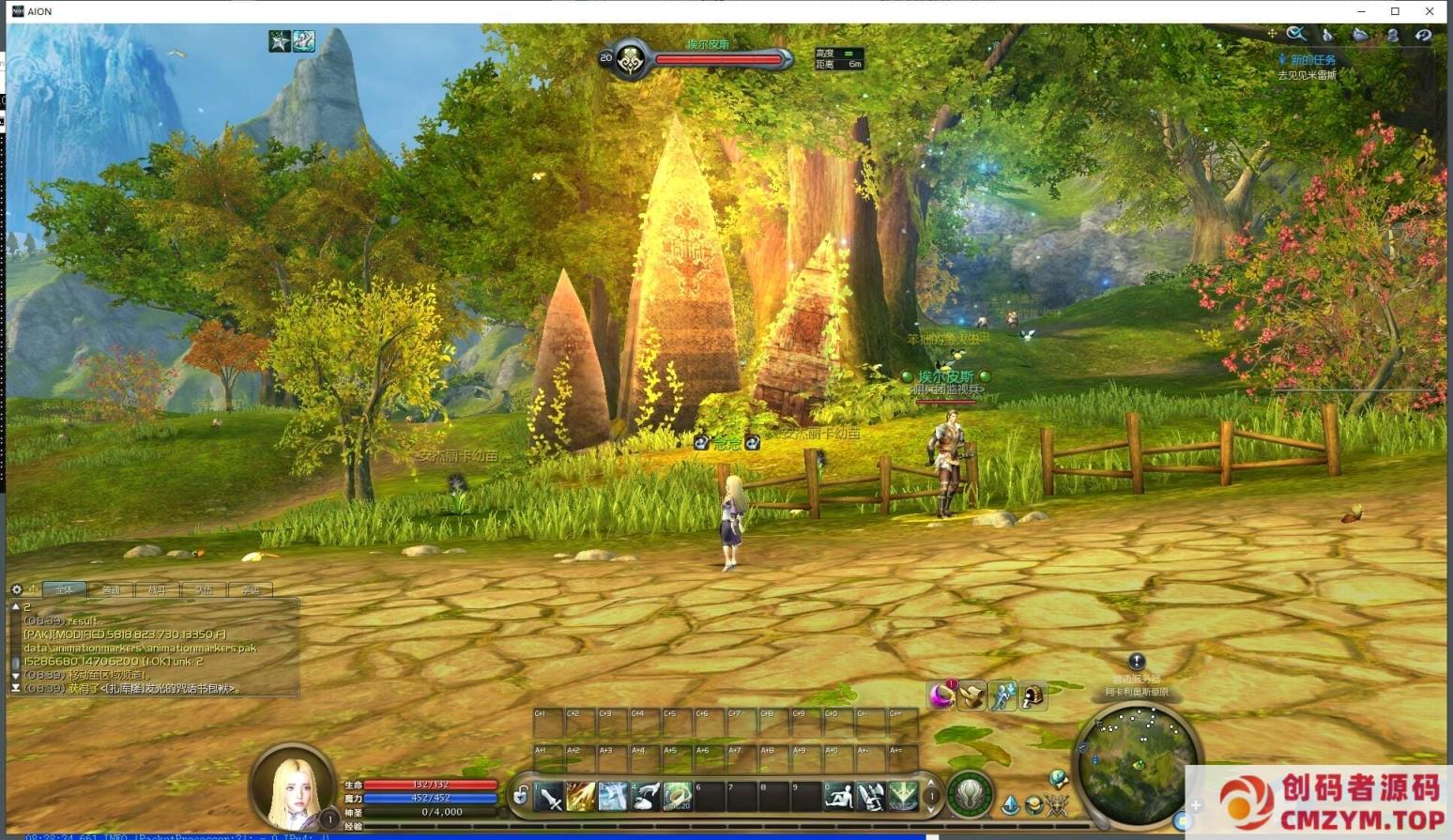Maximize the AION game window
1453x840 pixels.
pos(1395,11)
